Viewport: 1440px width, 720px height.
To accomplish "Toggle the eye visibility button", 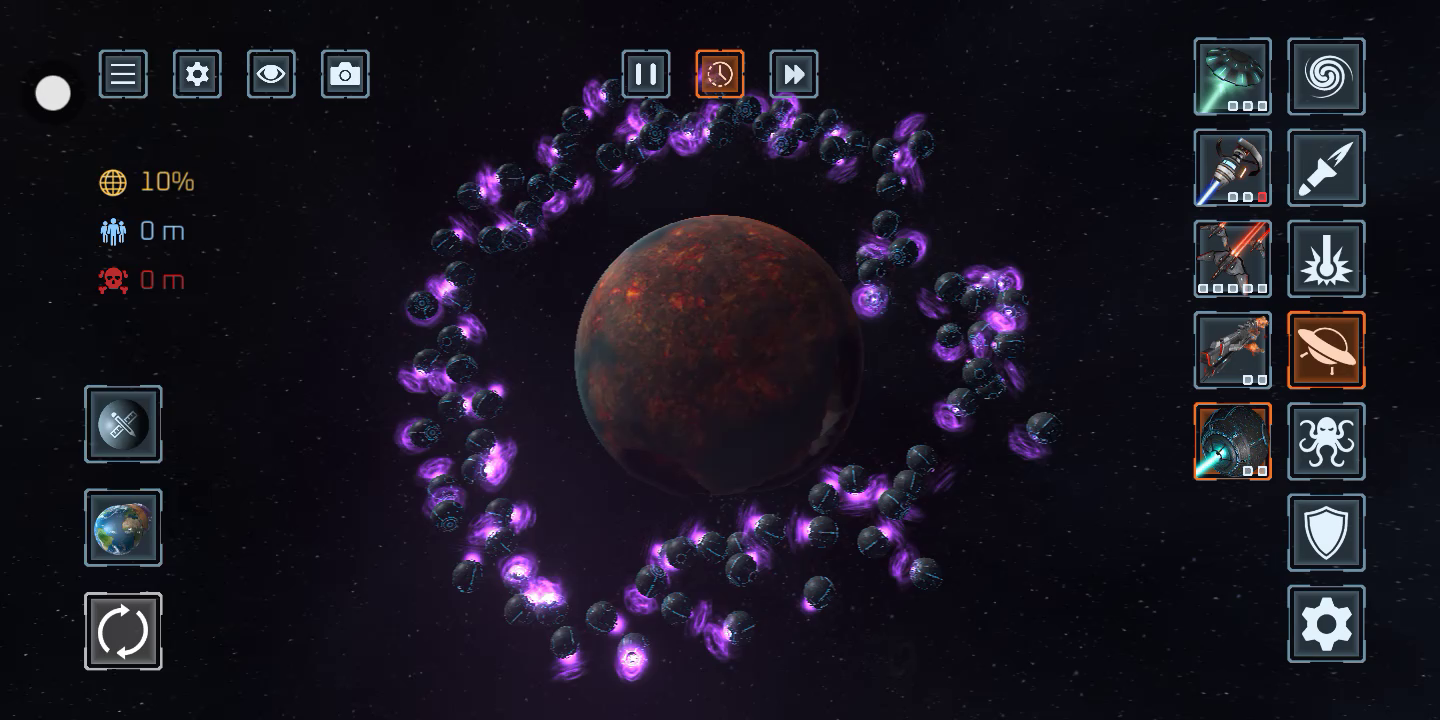I will [271, 74].
